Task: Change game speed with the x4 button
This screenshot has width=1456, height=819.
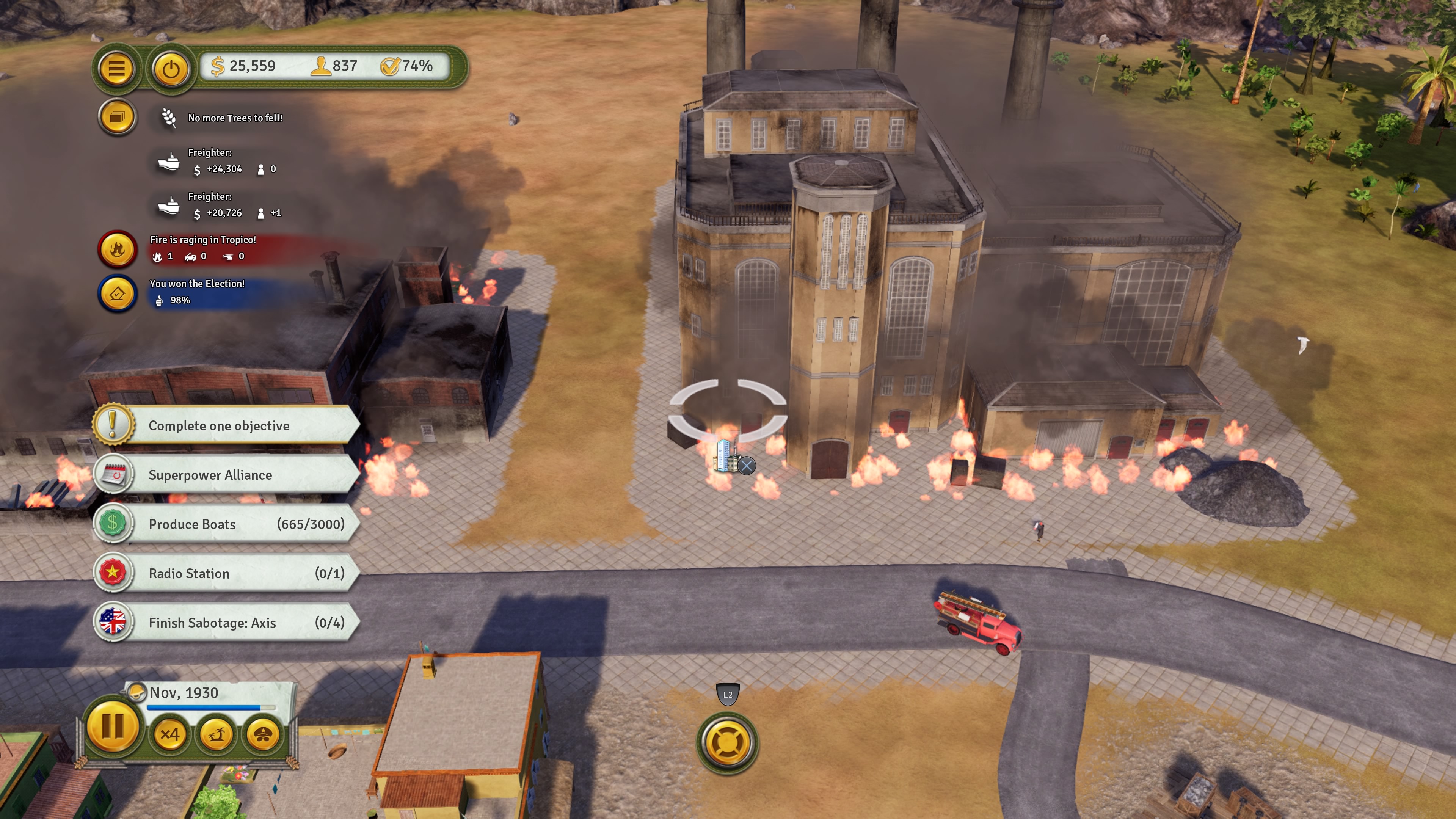Action: 169,734
